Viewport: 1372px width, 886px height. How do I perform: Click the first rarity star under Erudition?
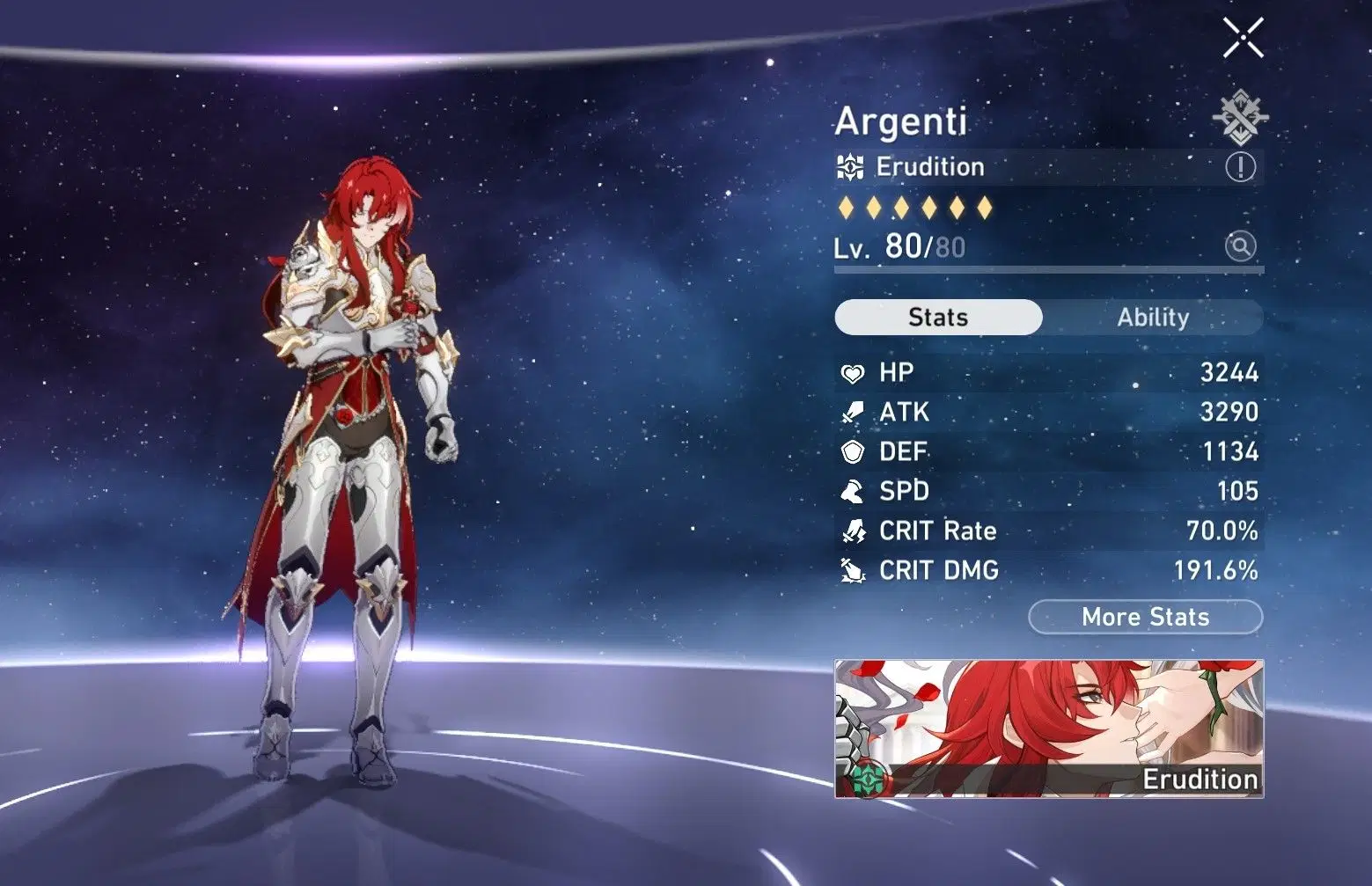[847, 206]
